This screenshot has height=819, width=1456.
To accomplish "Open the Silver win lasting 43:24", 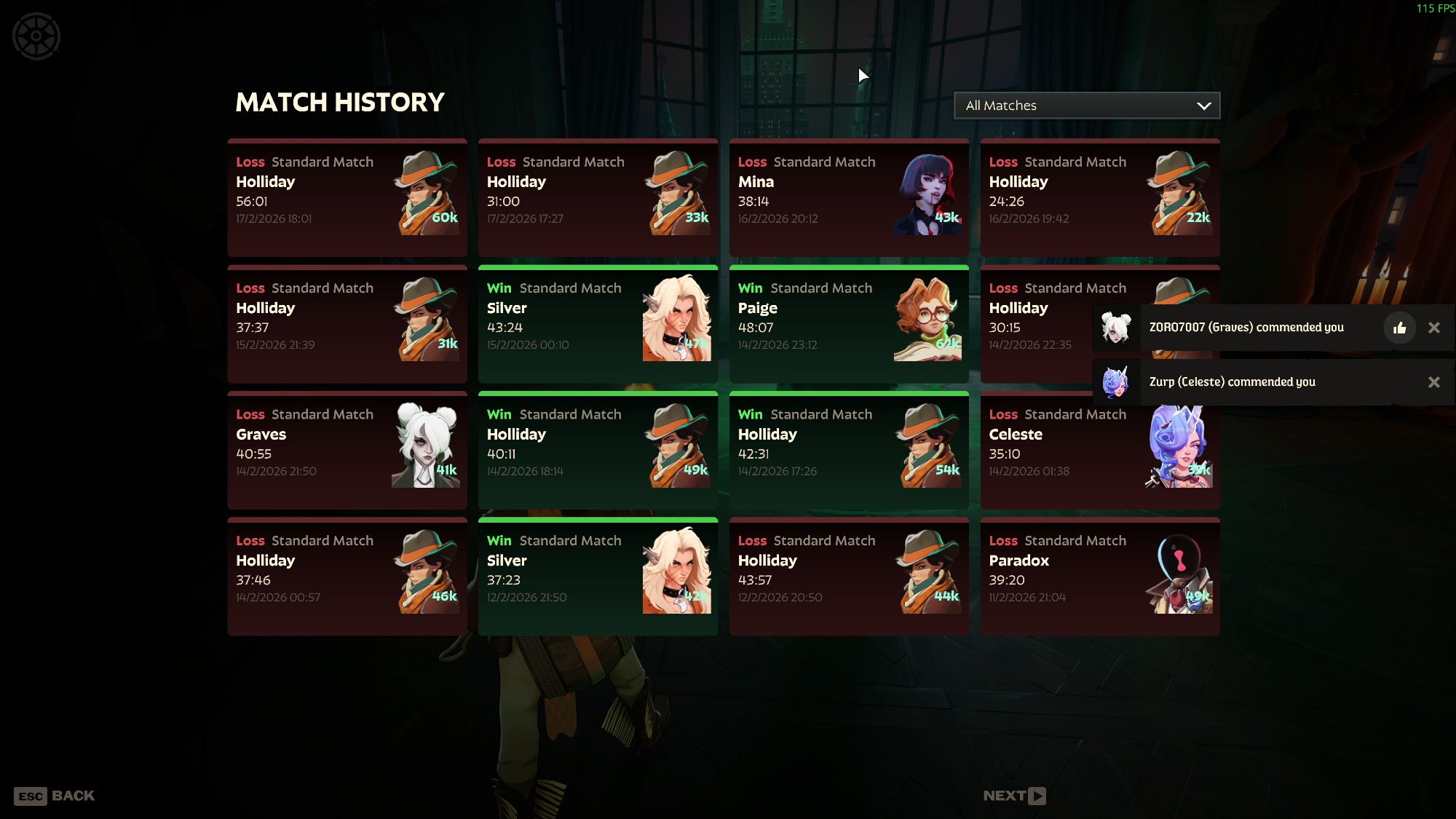I will tap(598, 324).
